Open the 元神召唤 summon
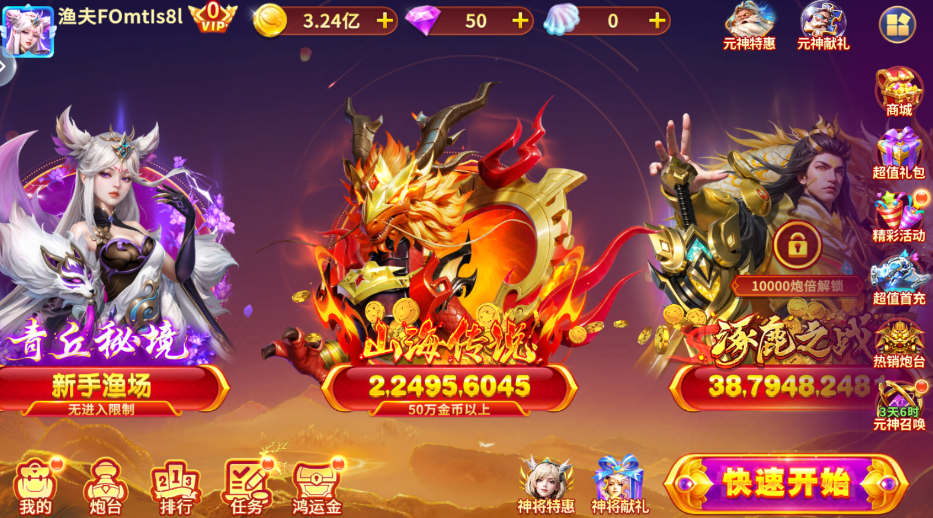This screenshot has height=518, width=933. (x=898, y=404)
